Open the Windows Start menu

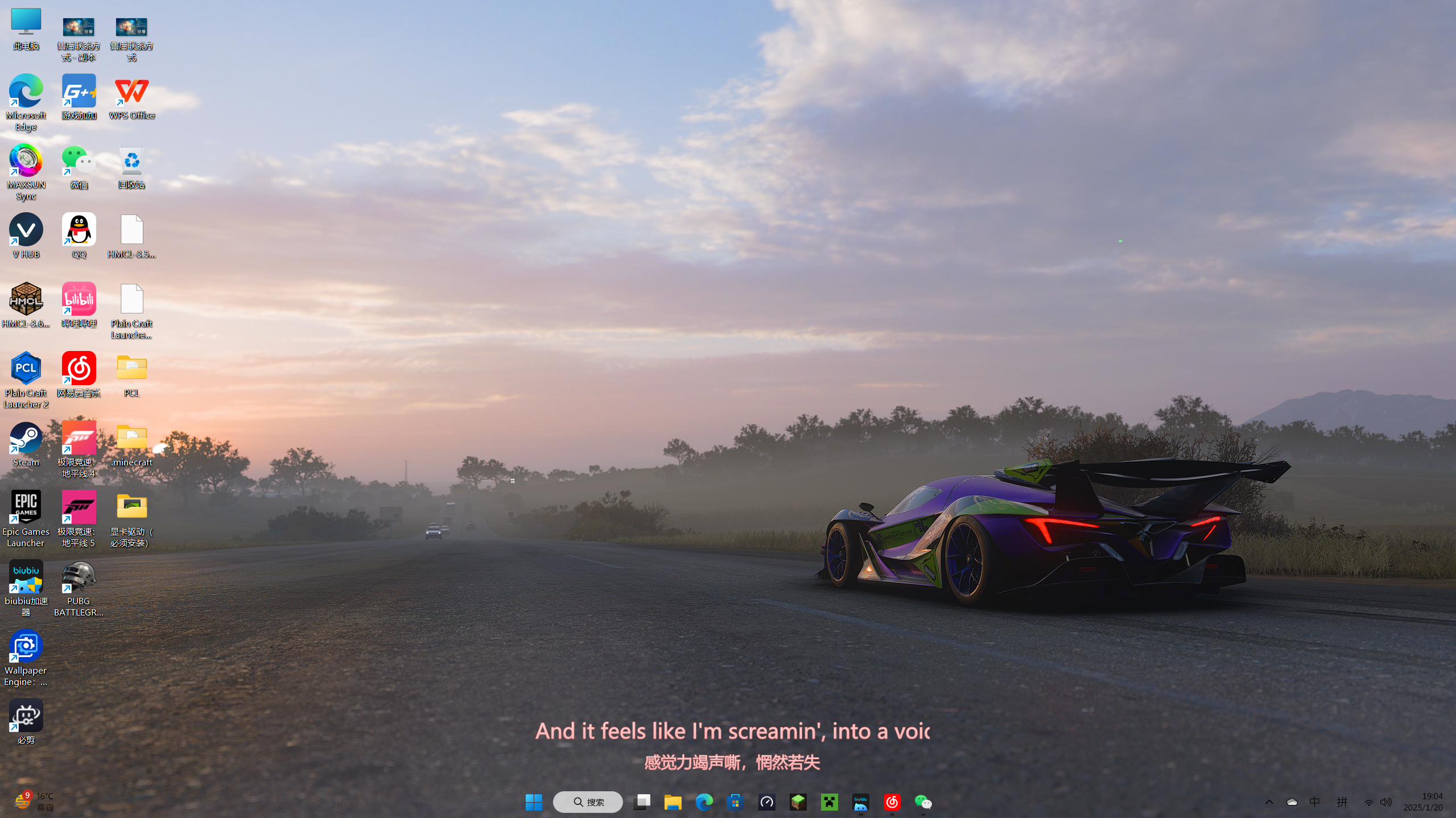click(x=533, y=802)
